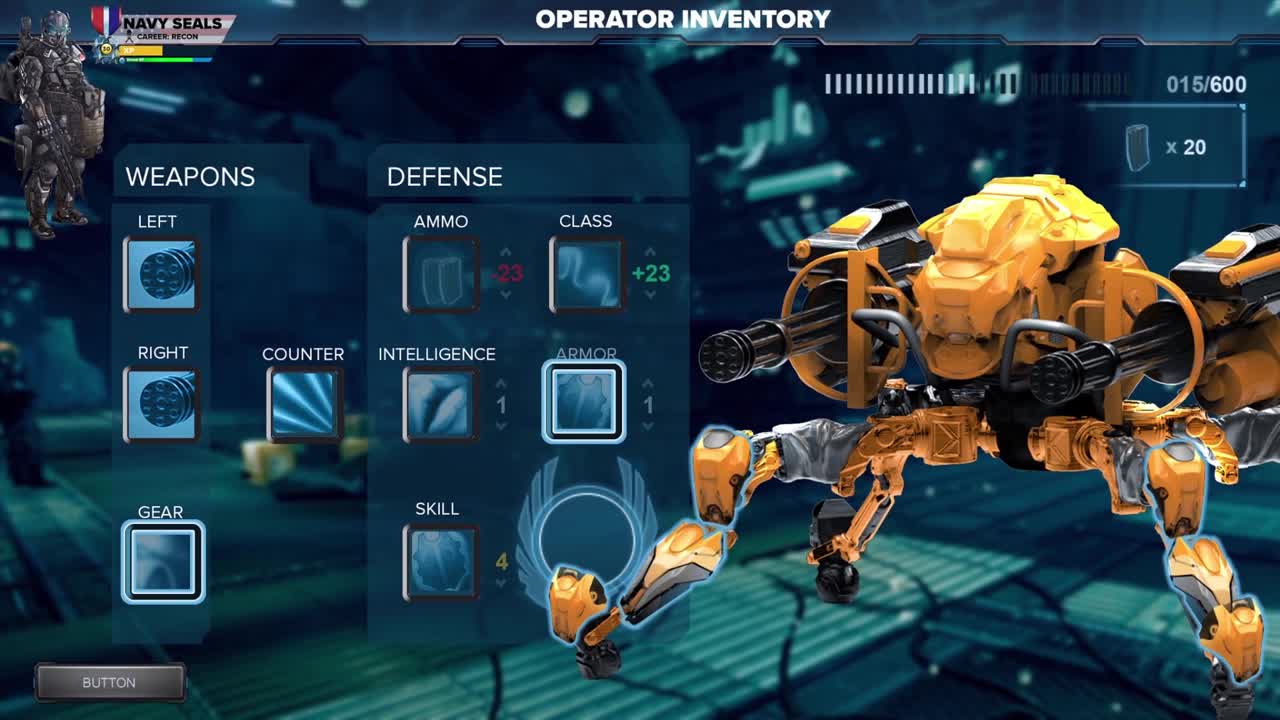The image size is (1280, 720).
Task: Increase Armor value with the up arrow
Action: coord(650,383)
